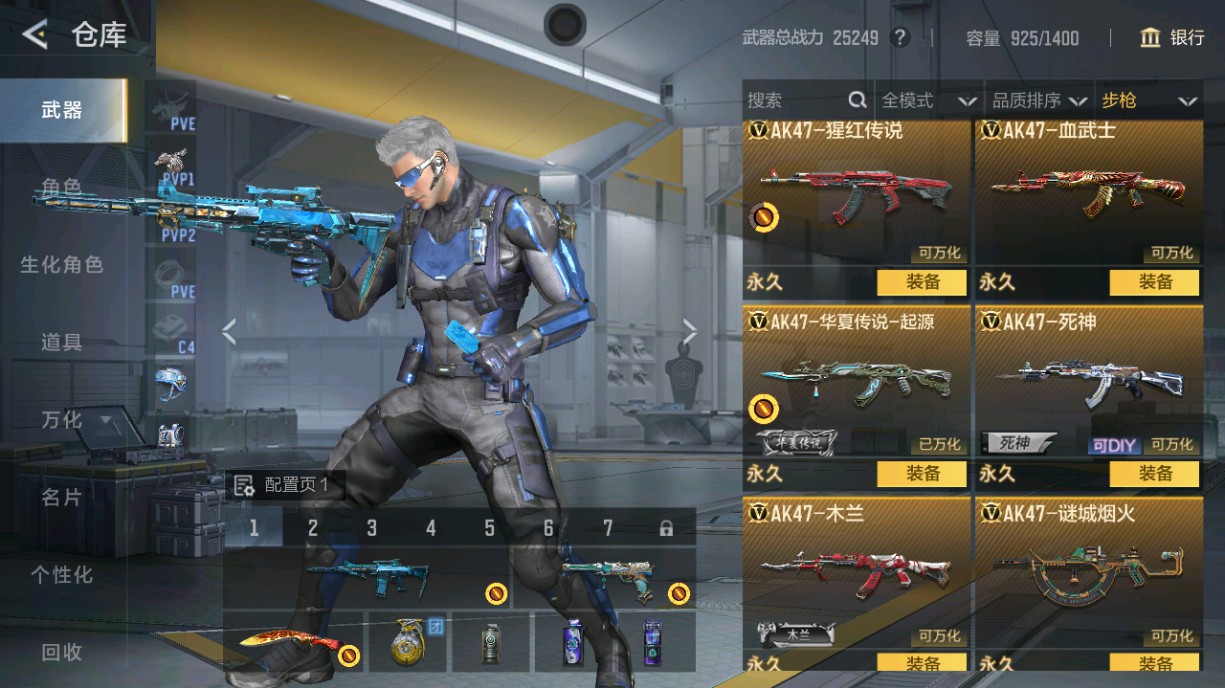
Task: Open the 个性化 tab
Action: 62,575
